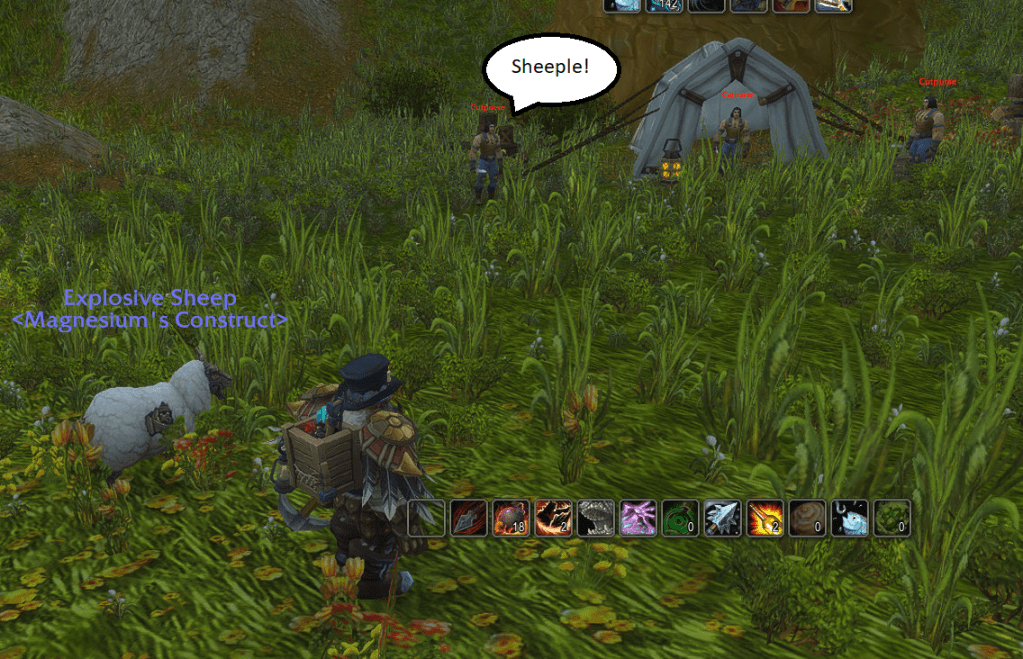Viewport: 1023px width, 659px height.
Task: Use the fiery explosion ability with 2 charges
Action: point(764,518)
